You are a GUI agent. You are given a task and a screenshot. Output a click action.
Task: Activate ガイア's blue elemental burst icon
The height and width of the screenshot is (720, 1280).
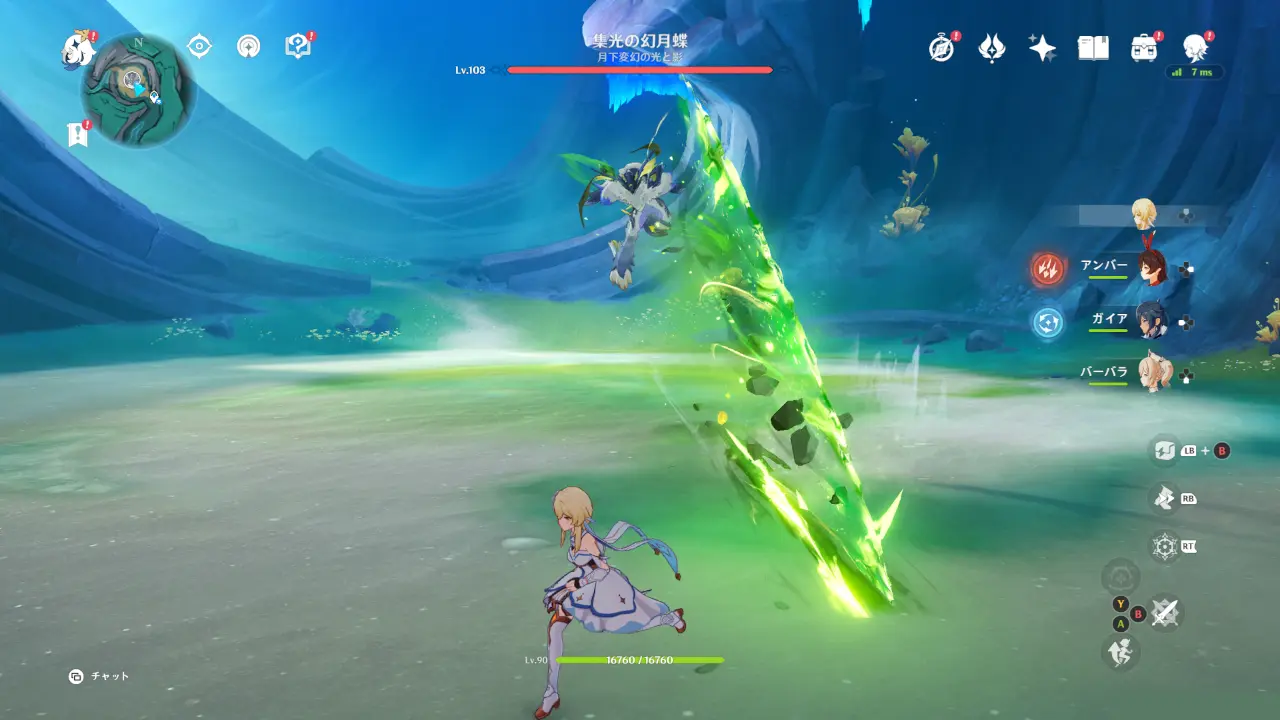click(1048, 321)
